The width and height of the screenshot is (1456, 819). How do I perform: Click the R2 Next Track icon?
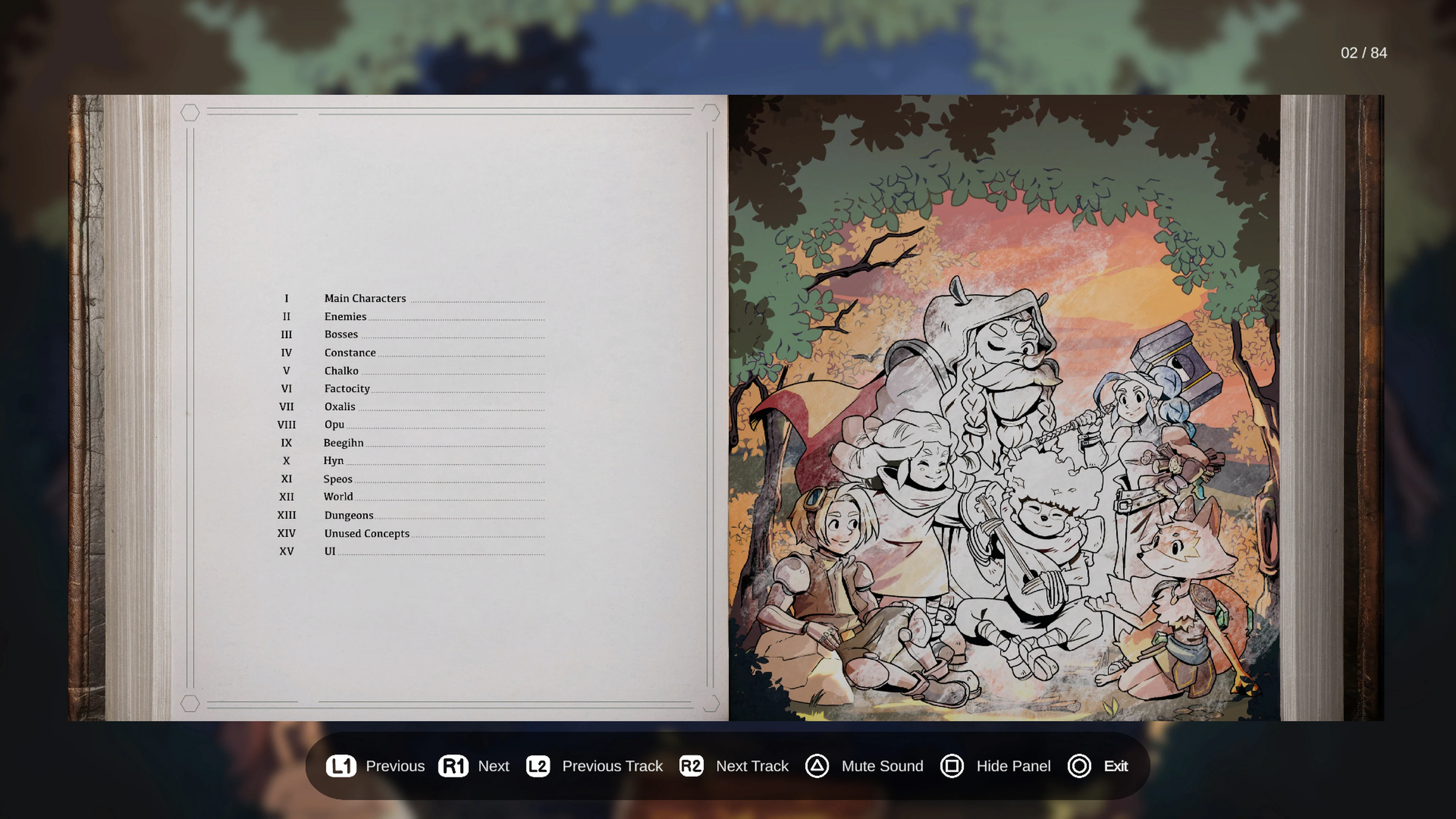pyautogui.click(x=692, y=766)
